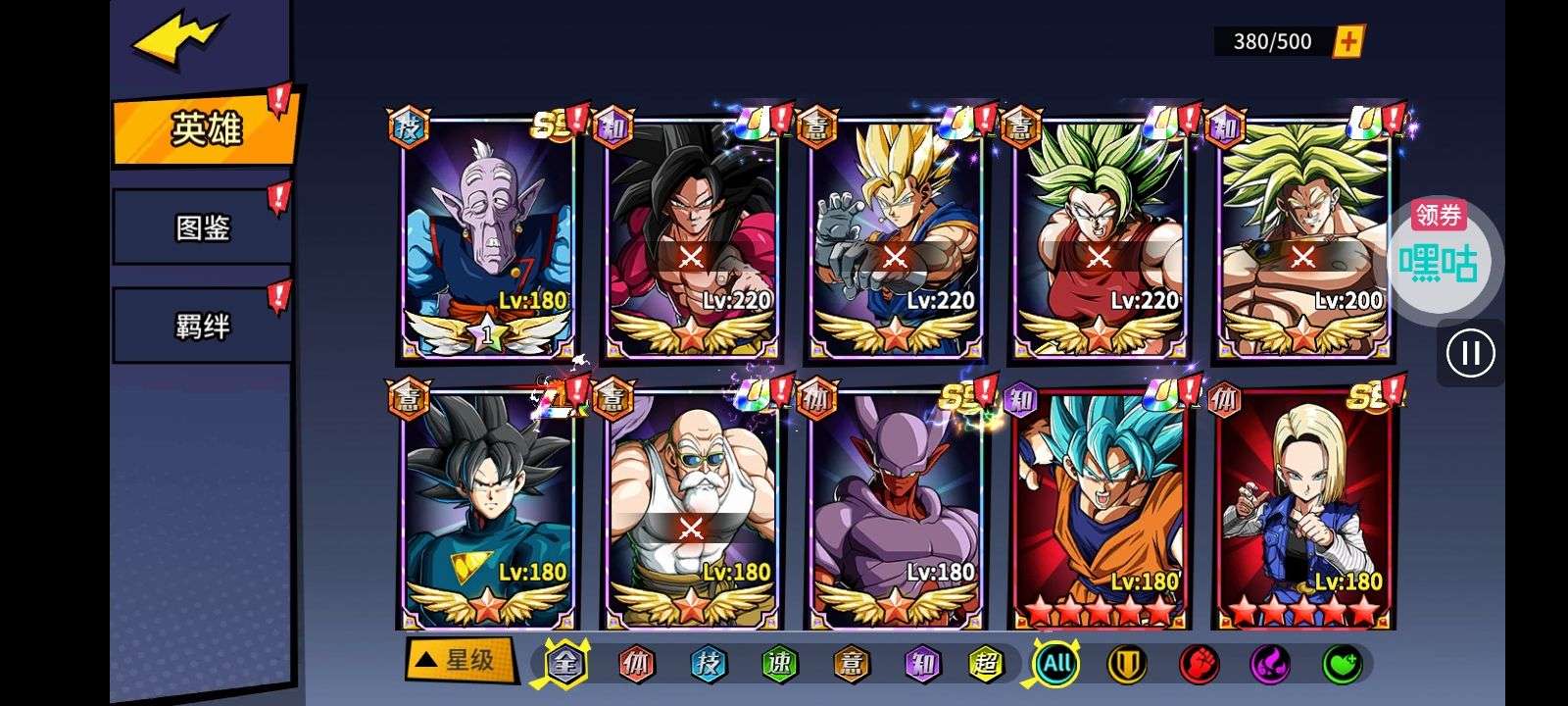
Task: Switch to the 英雄 heroes tab
Action: (204, 129)
